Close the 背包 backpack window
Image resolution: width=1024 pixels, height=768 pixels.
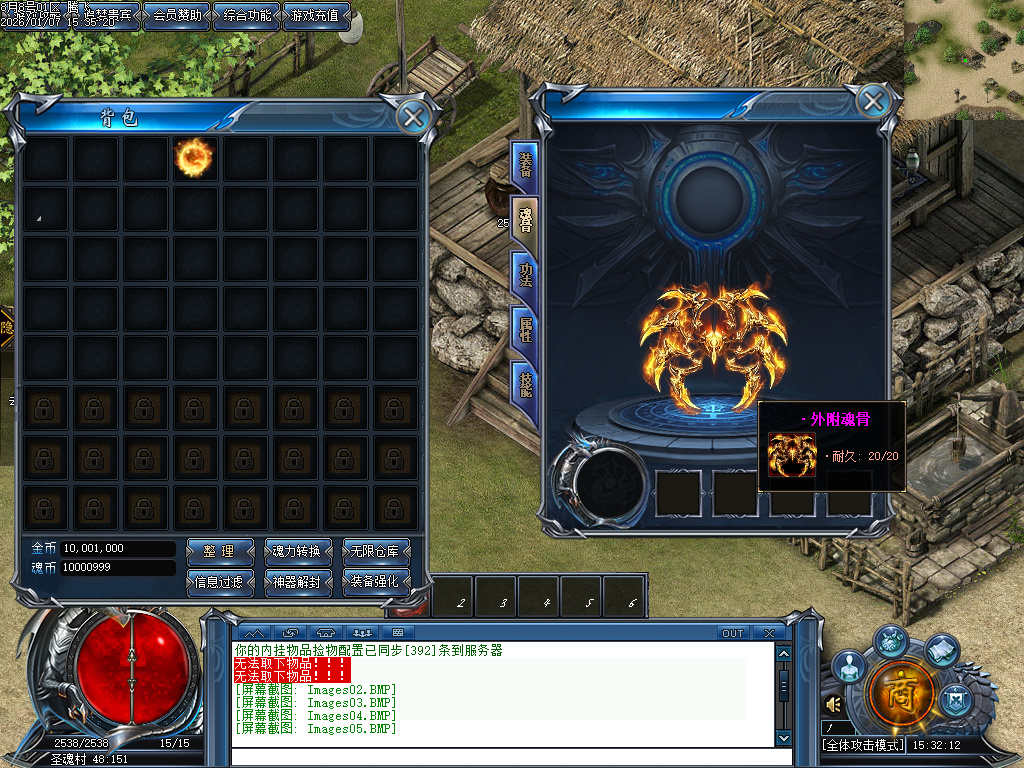pyautogui.click(x=412, y=117)
